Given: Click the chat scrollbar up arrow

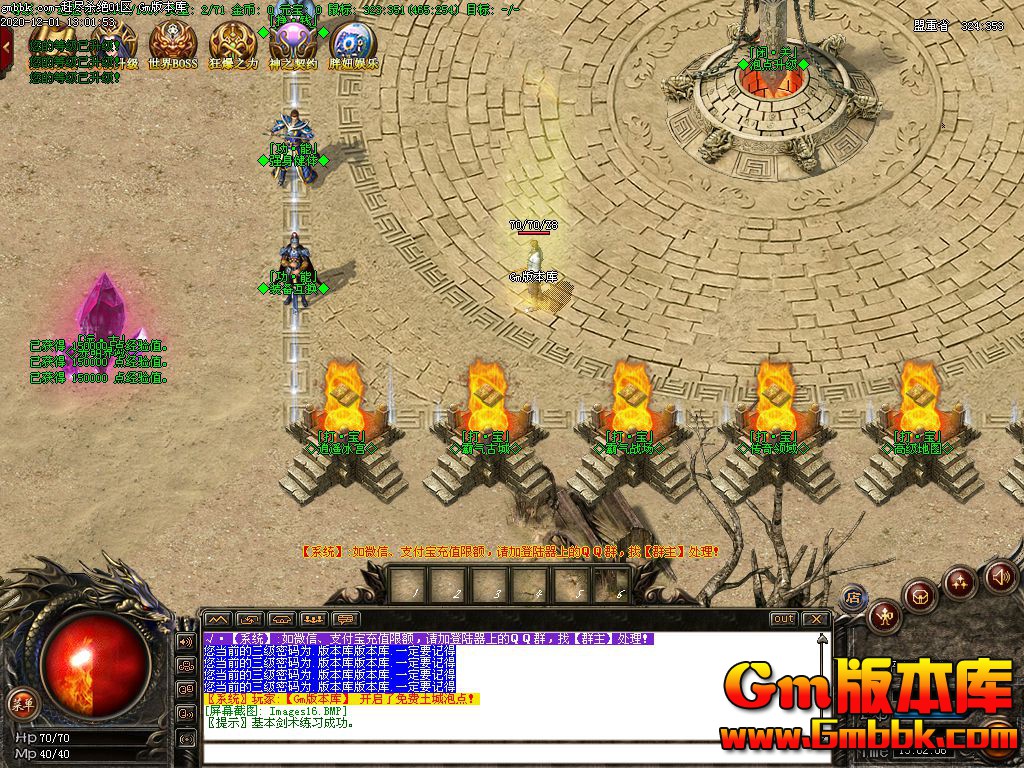Looking at the screenshot, I should point(822,640).
